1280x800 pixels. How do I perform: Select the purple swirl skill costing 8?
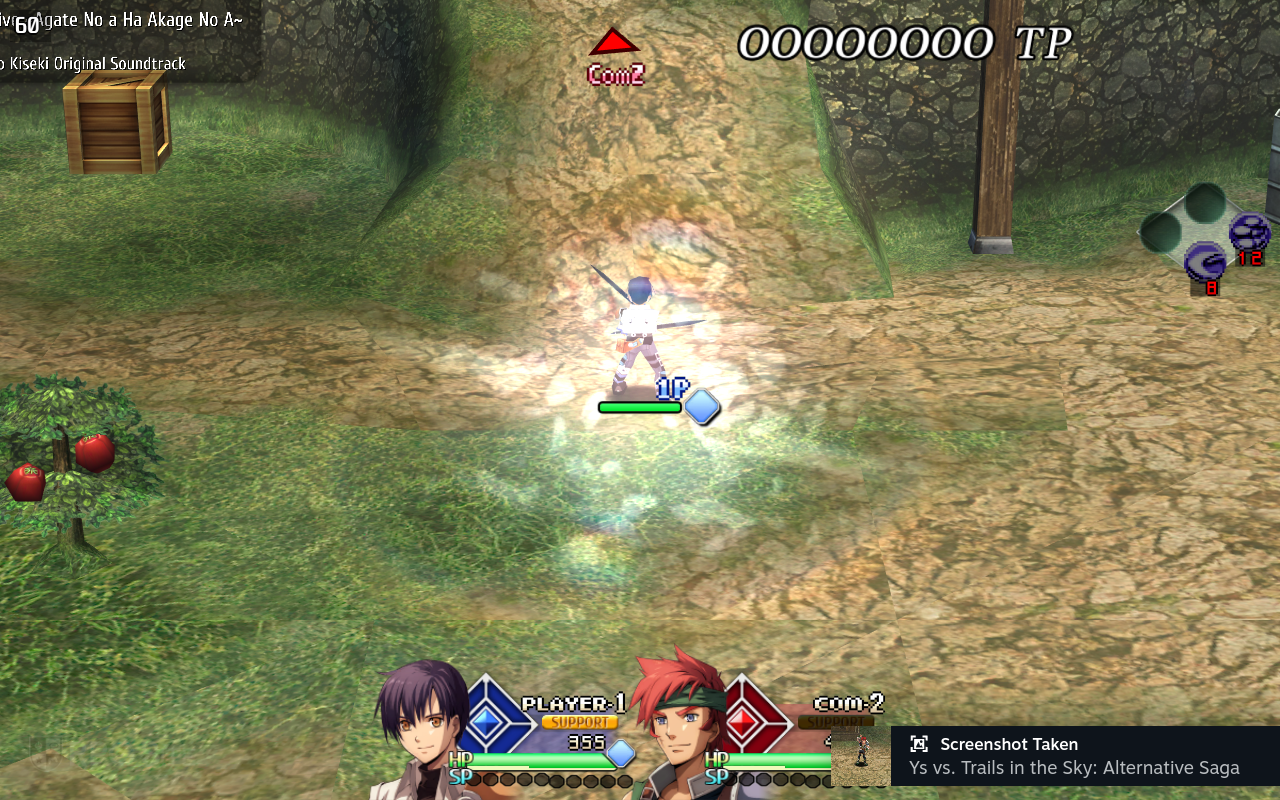click(1205, 264)
